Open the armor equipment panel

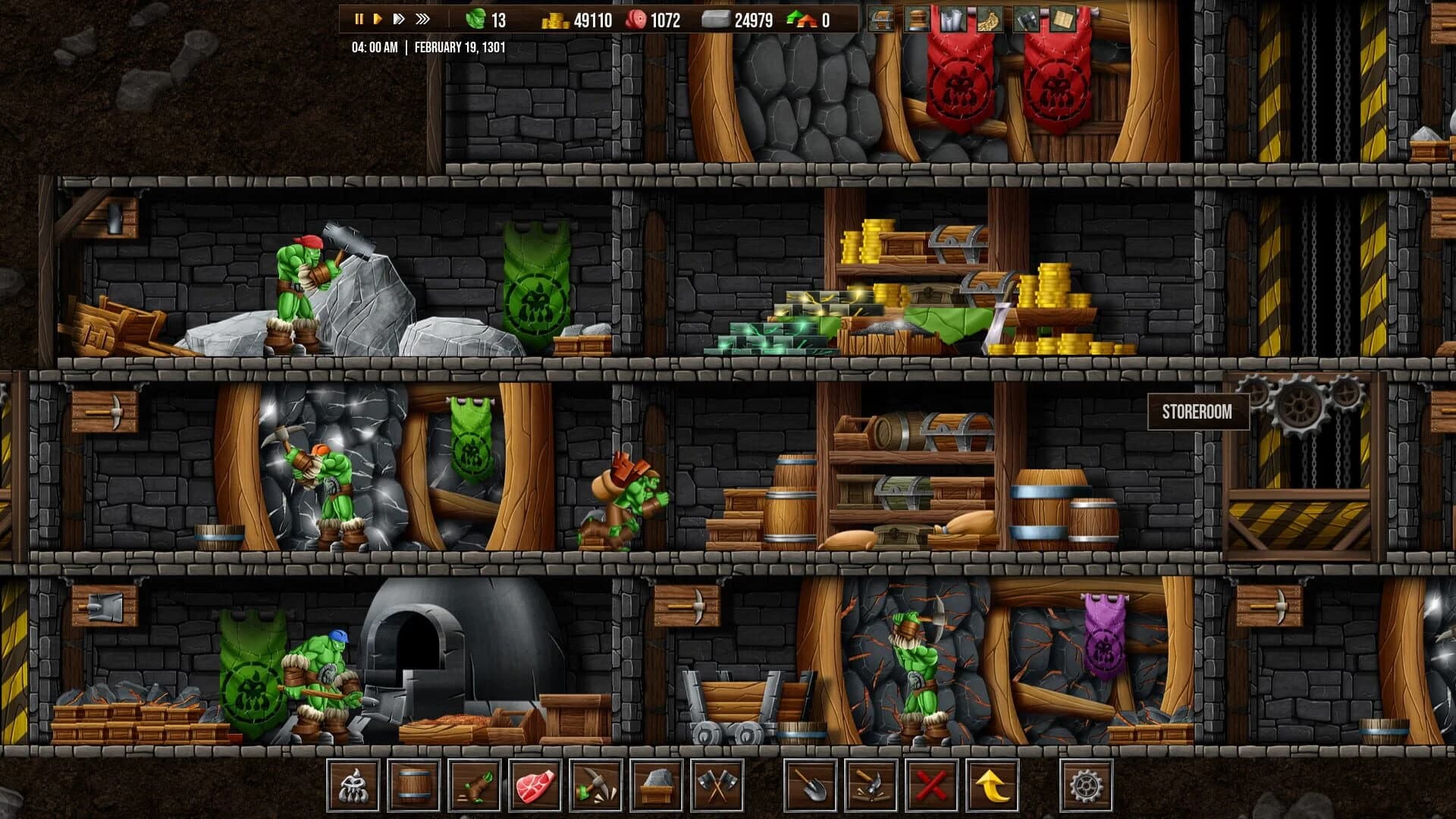(x=952, y=19)
